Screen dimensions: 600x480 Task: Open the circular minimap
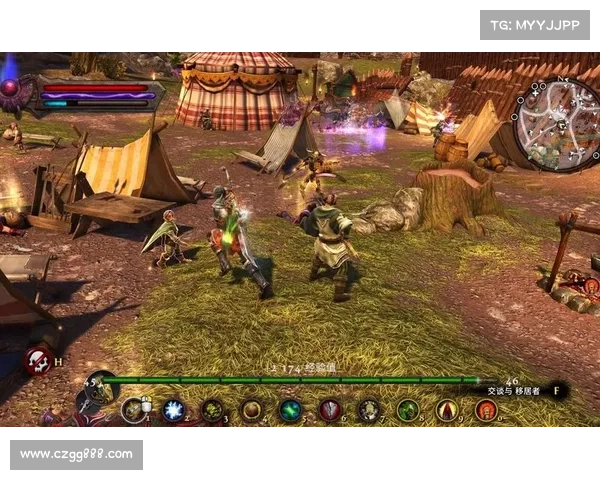[x=557, y=124]
